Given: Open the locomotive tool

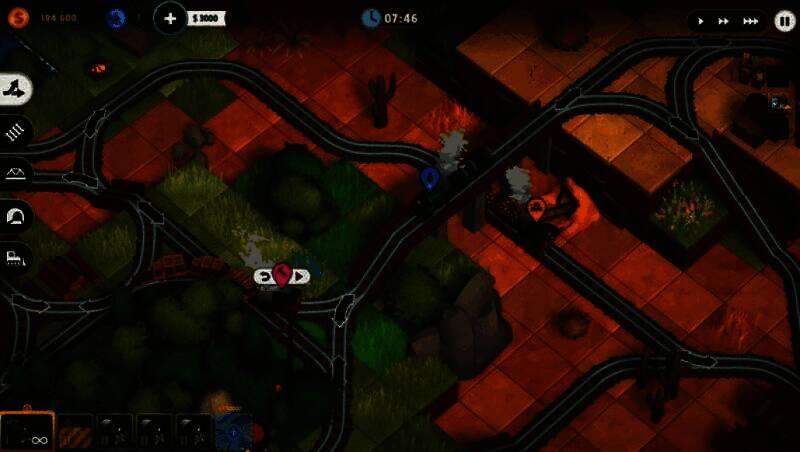Looking at the screenshot, I should point(16,257).
